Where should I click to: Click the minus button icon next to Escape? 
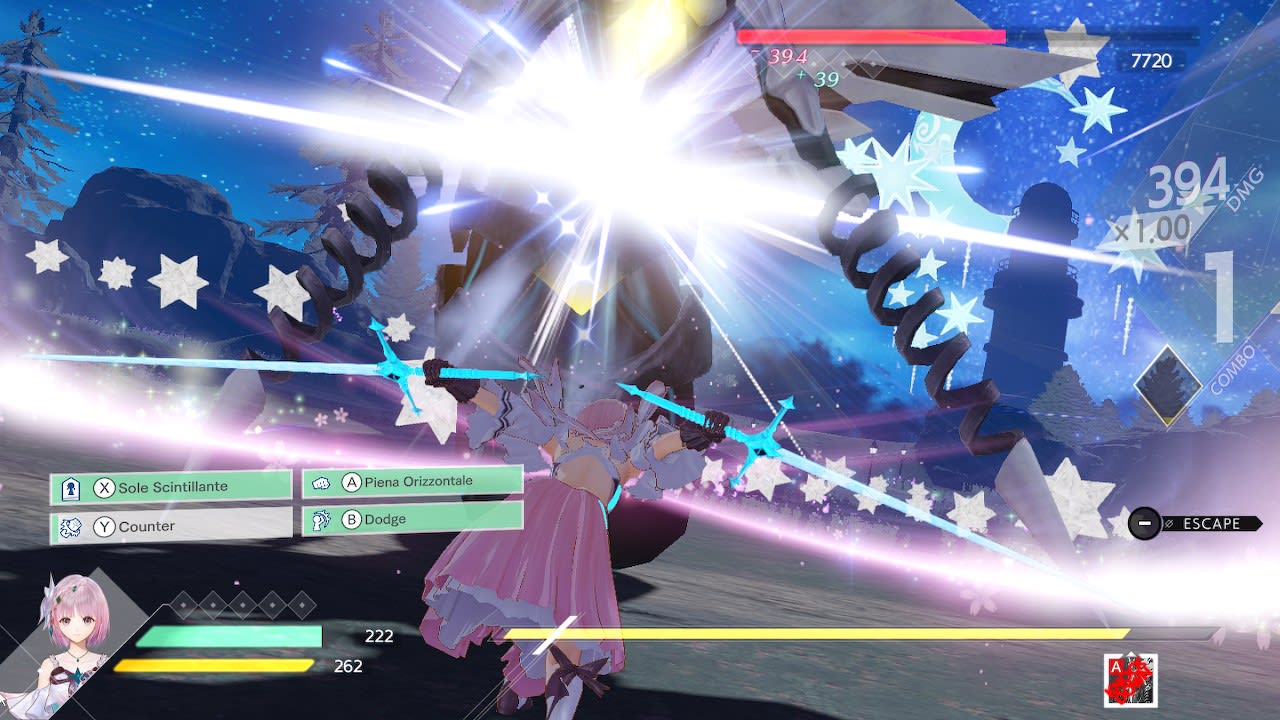coord(1143,523)
